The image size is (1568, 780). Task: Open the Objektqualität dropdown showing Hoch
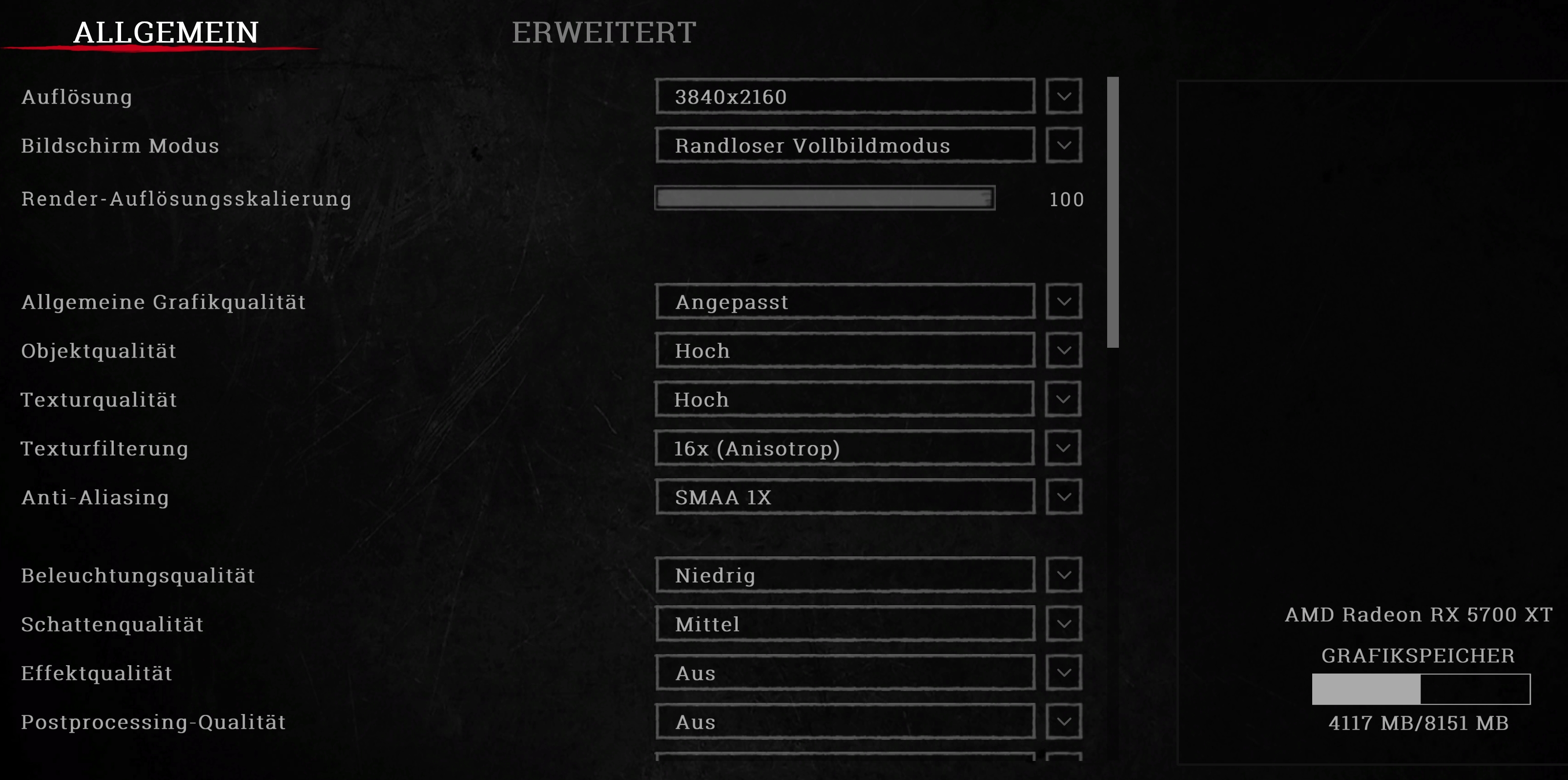(845, 350)
